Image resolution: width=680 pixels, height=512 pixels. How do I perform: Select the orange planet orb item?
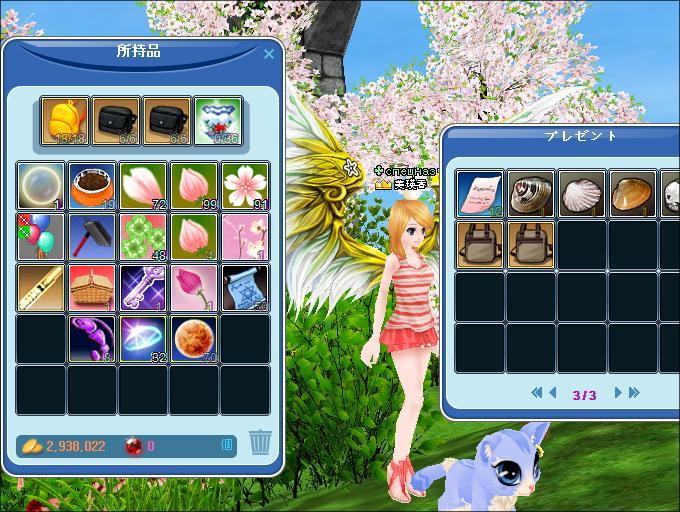[195, 338]
